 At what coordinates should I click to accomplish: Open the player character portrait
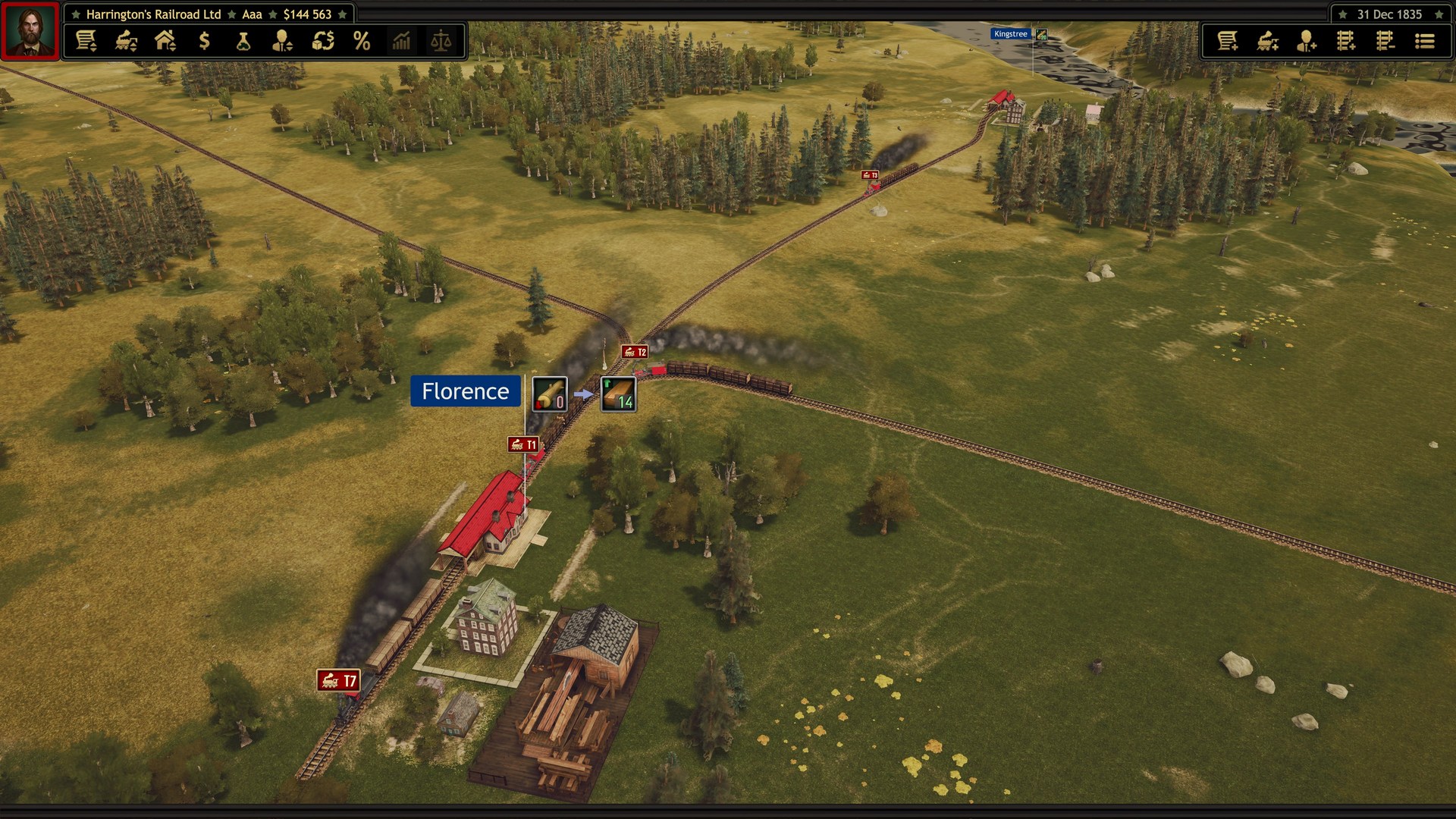[30, 30]
